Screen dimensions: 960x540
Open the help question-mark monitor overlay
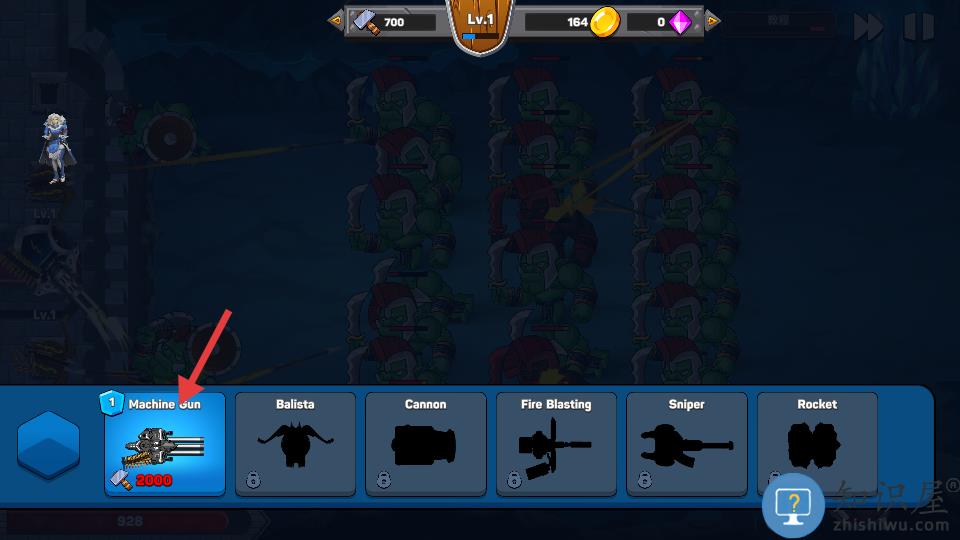(792, 505)
